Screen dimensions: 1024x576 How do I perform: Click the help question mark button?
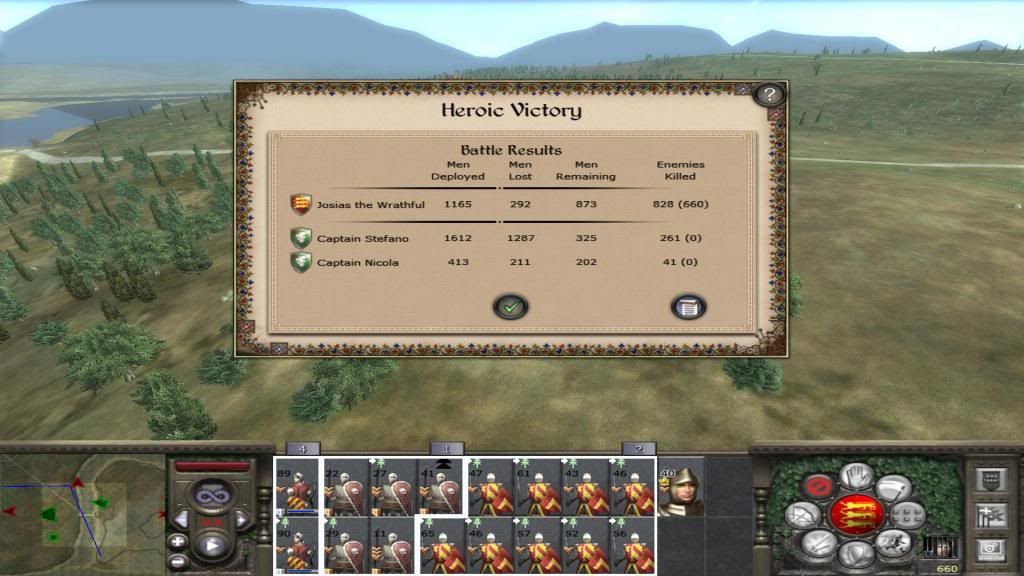coord(768,95)
